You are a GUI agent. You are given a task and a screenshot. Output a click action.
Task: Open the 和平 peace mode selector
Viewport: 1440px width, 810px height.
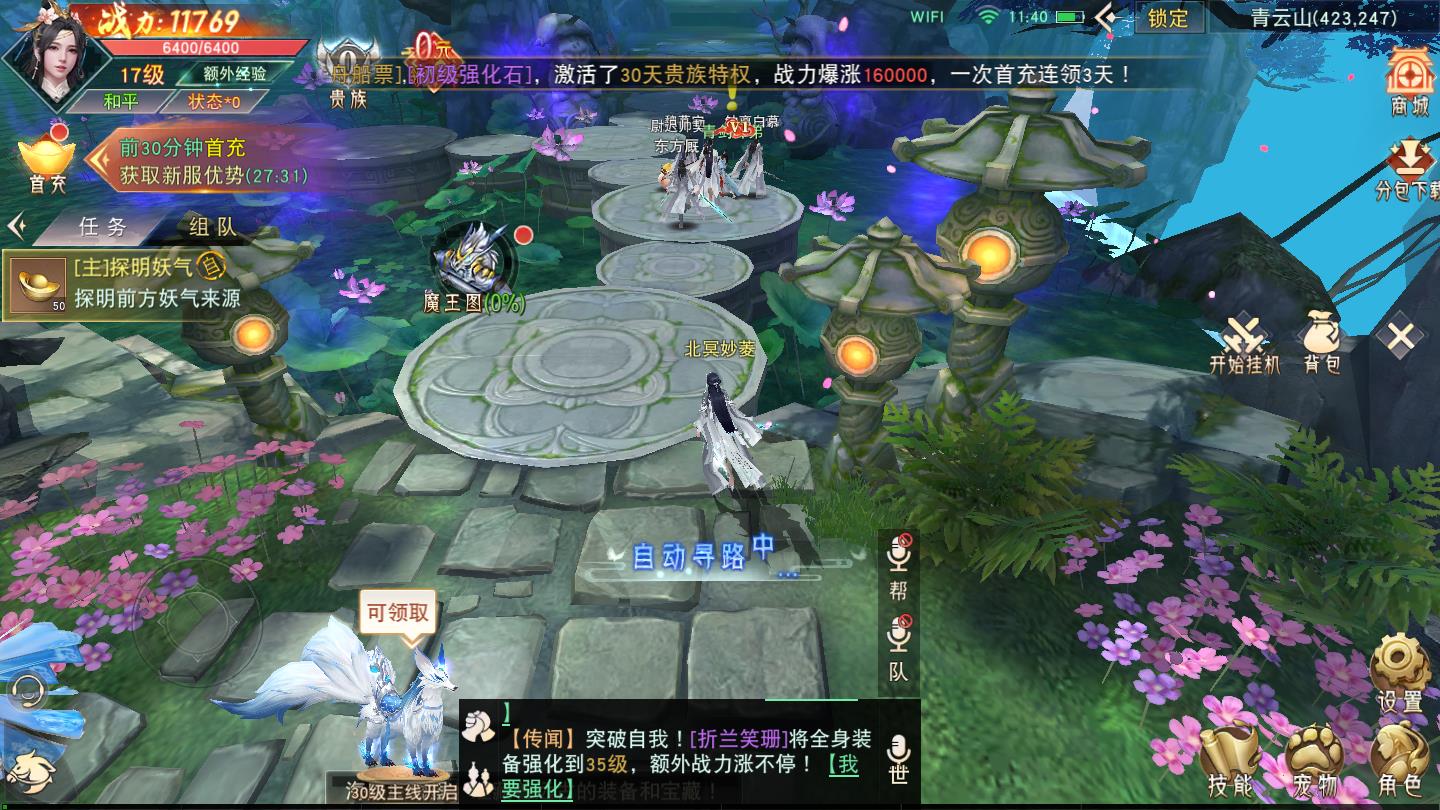tap(120, 101)
